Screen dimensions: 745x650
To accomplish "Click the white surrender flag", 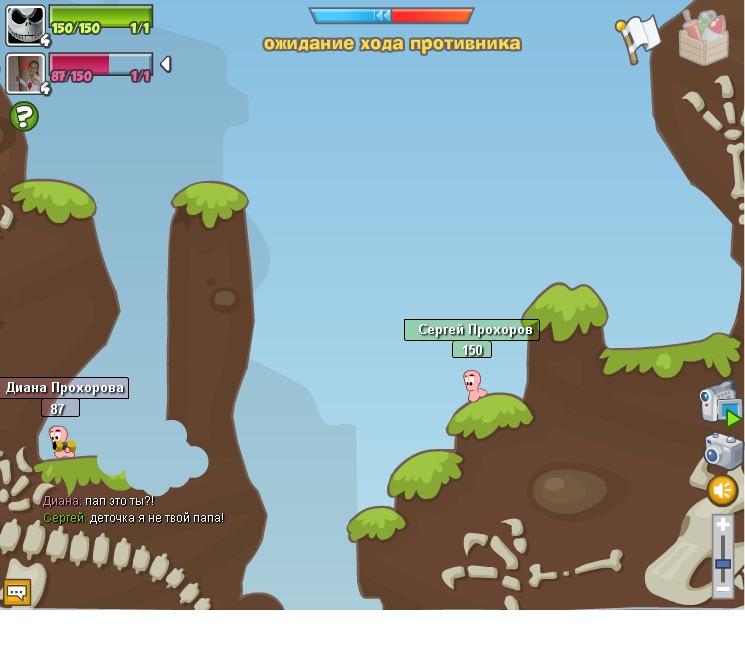I will (639, 37).
